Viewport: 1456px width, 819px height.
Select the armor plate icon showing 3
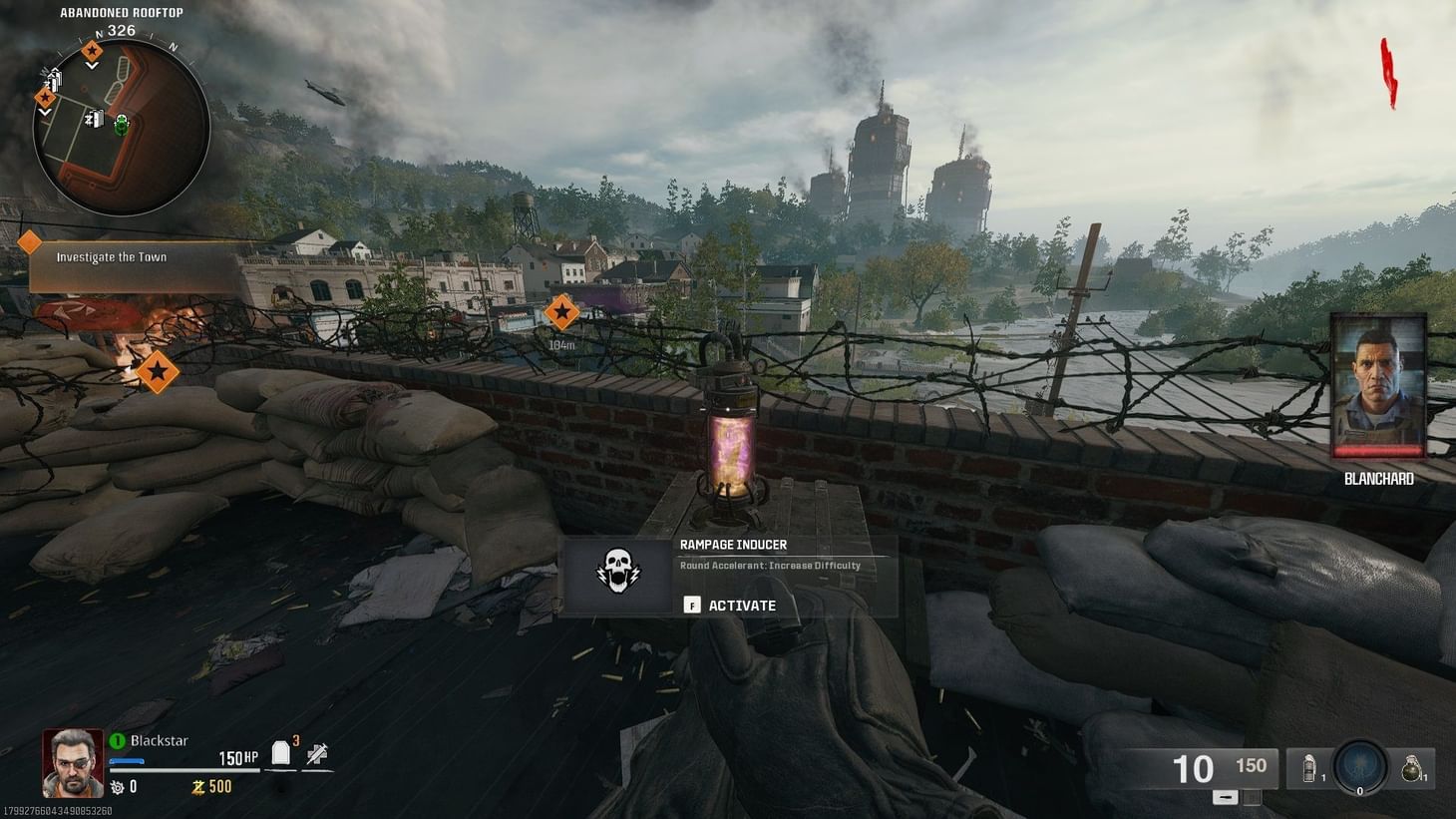pos(281,753)
